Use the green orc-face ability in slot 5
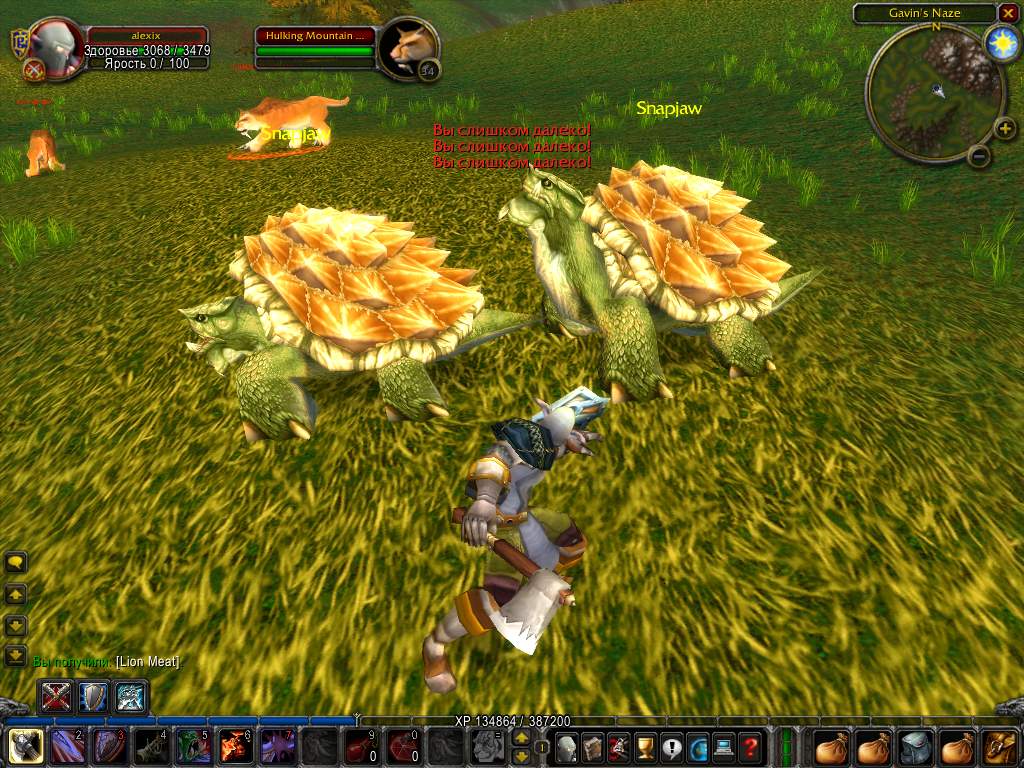1024x768 pixels. 192,746
